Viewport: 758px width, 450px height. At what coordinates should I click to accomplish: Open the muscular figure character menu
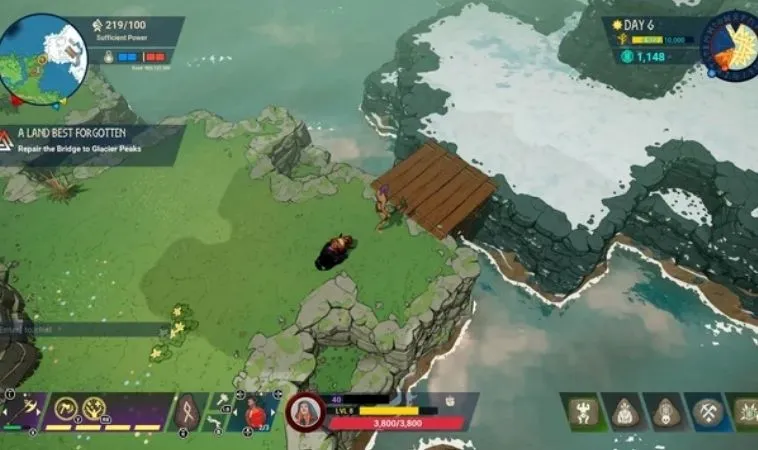(x=584, y=412)
